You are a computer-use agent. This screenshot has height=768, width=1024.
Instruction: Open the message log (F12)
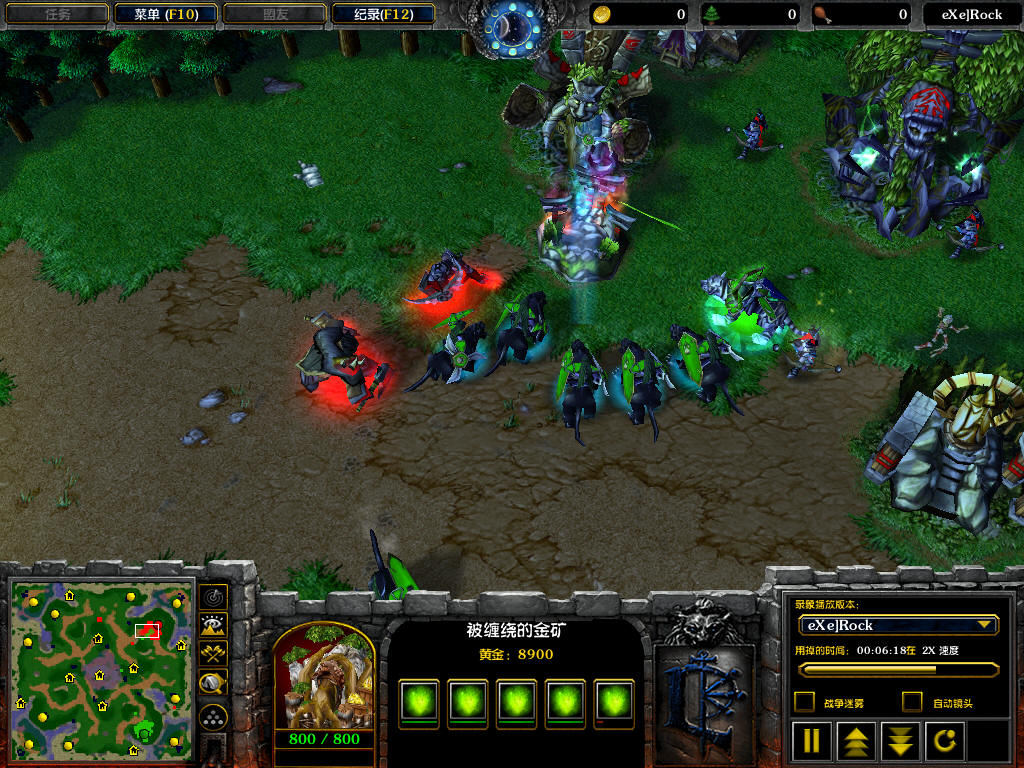pos(385,14)
